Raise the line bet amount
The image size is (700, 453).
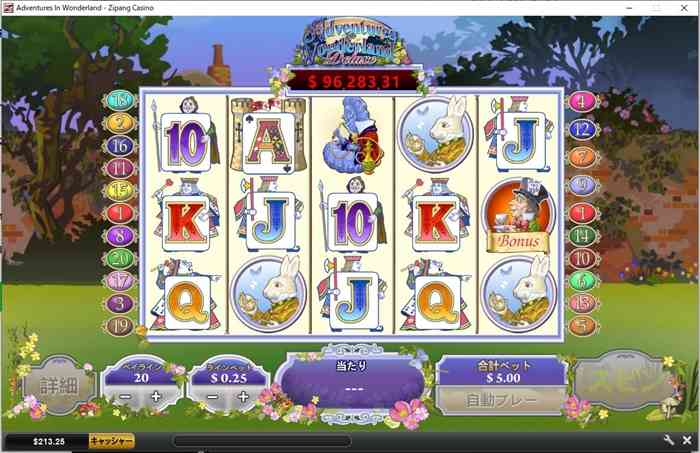pos(245,397)
